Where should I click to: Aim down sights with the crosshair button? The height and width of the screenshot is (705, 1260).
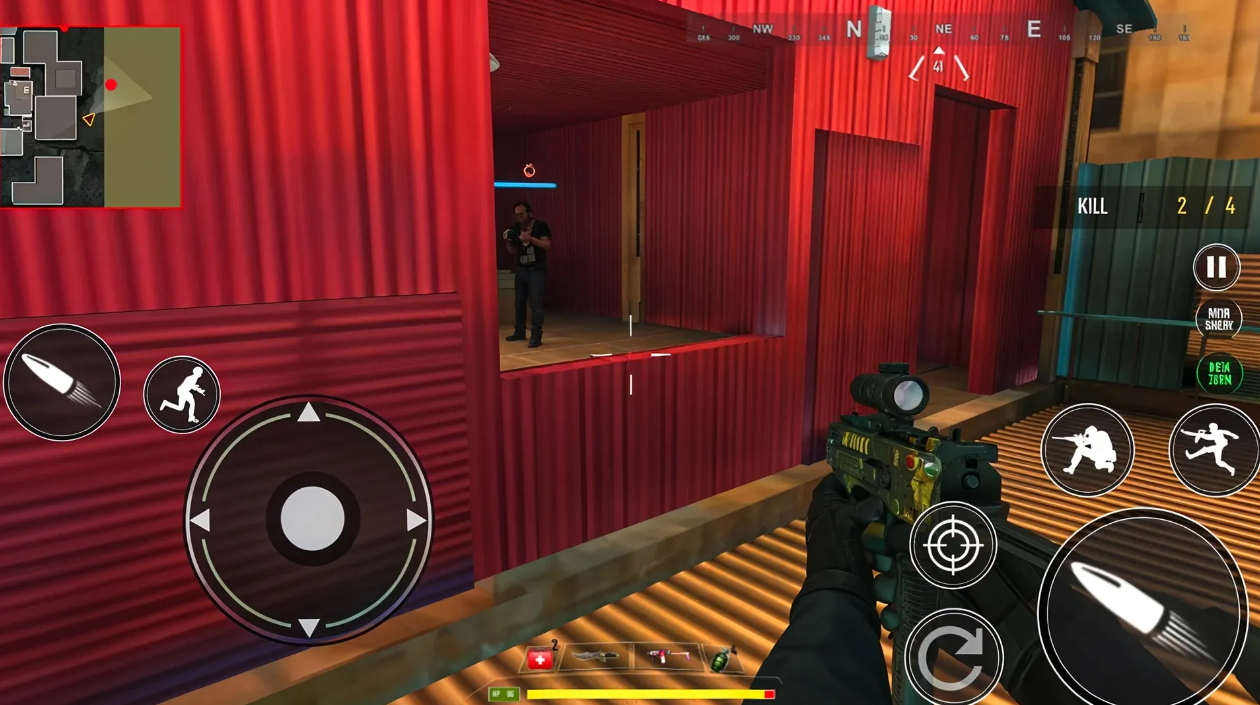[x=952, y=545]
